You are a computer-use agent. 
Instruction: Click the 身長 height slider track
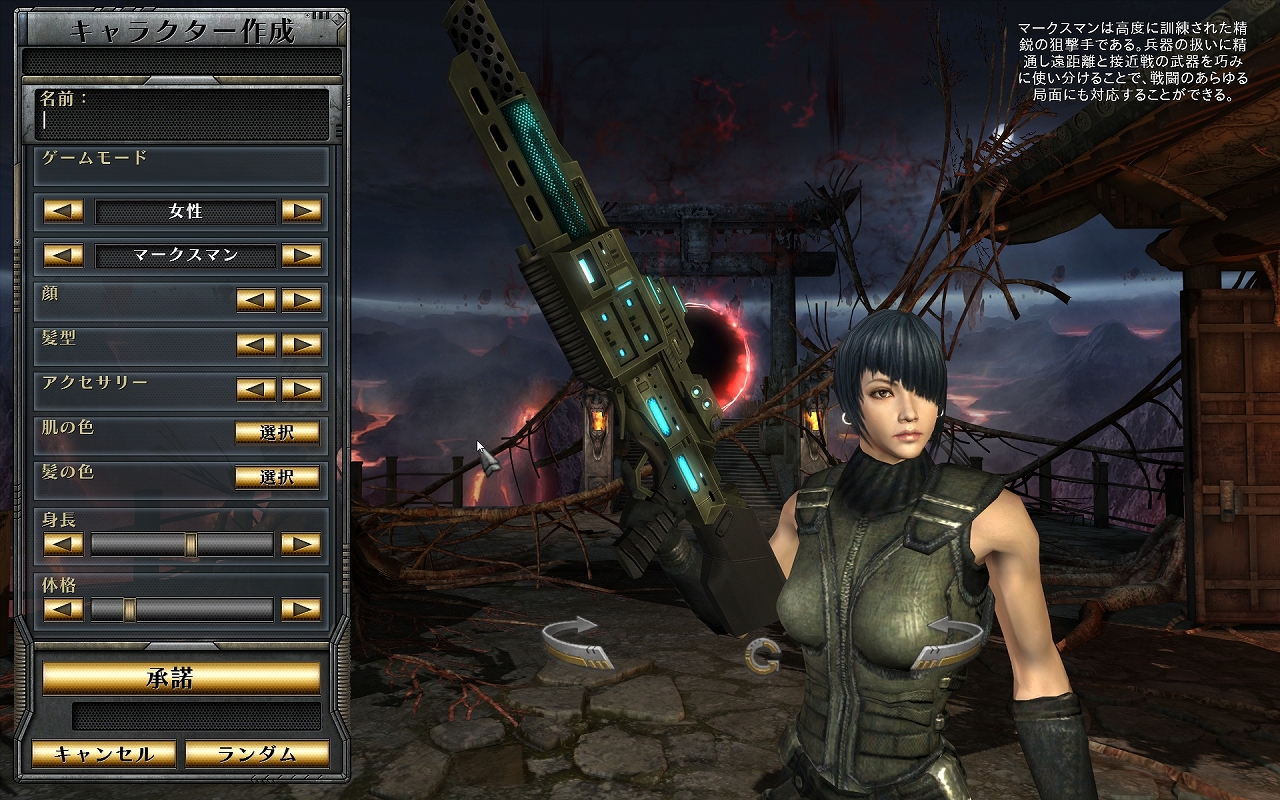coord(182,544)
